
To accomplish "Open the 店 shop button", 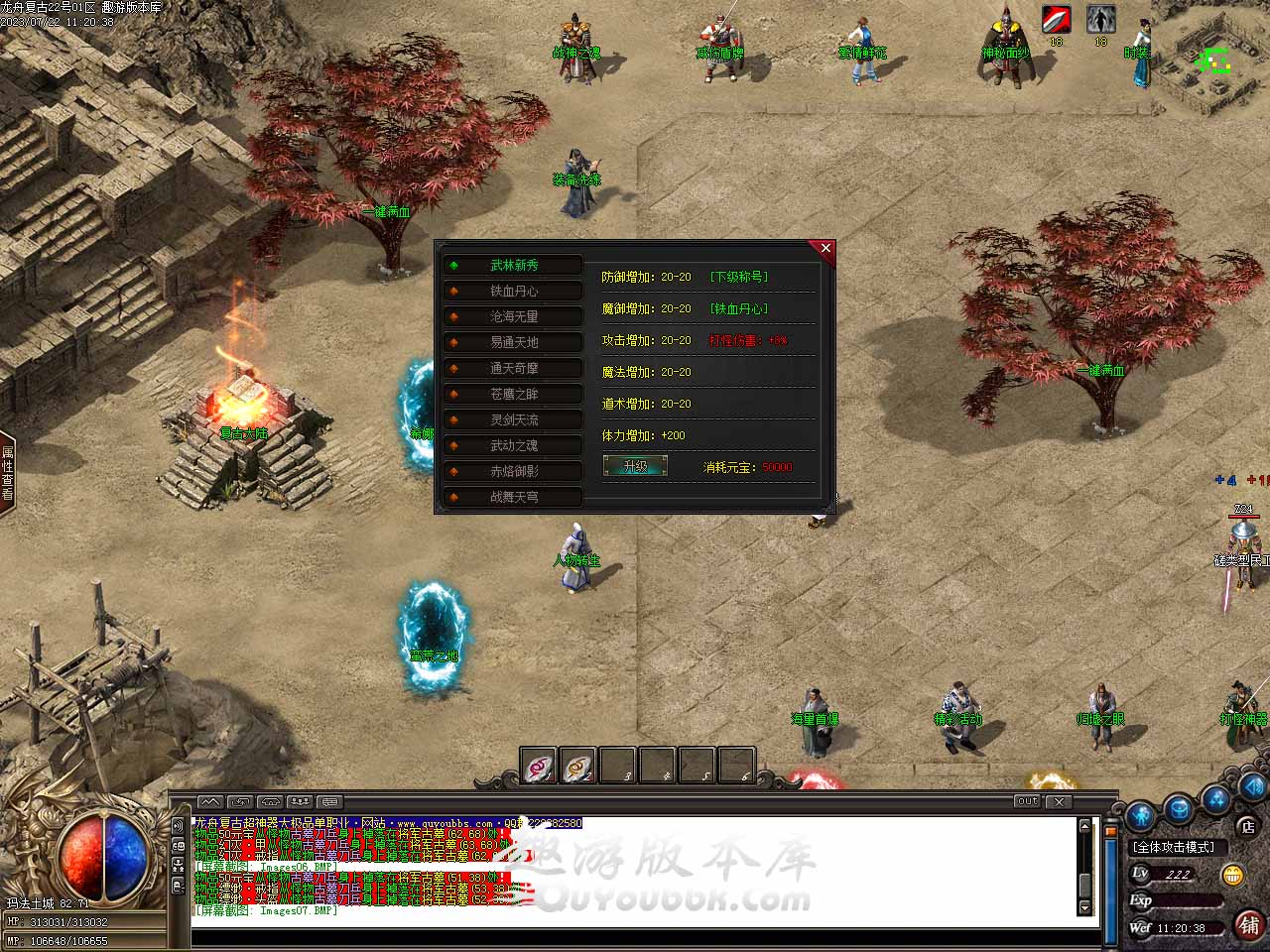I will point(1247,826).
